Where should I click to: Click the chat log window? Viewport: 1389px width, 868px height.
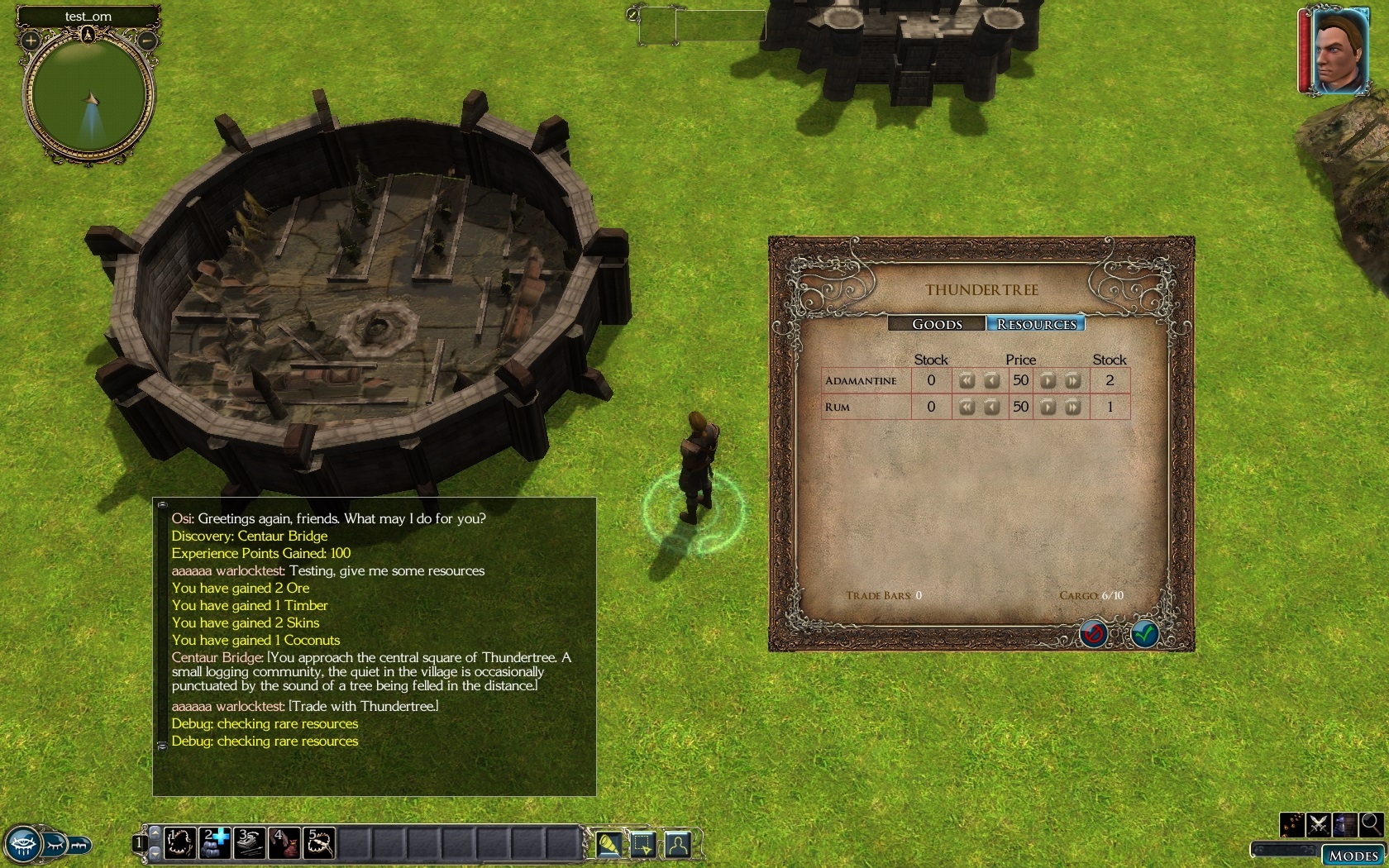[x=375, y=646]
